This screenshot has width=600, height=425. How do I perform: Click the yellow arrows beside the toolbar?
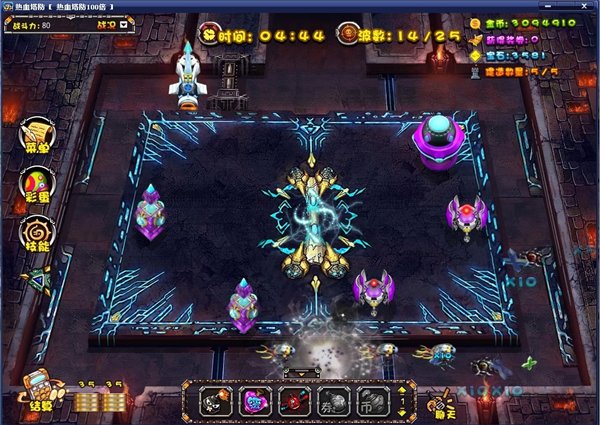[x=403, y=399]
